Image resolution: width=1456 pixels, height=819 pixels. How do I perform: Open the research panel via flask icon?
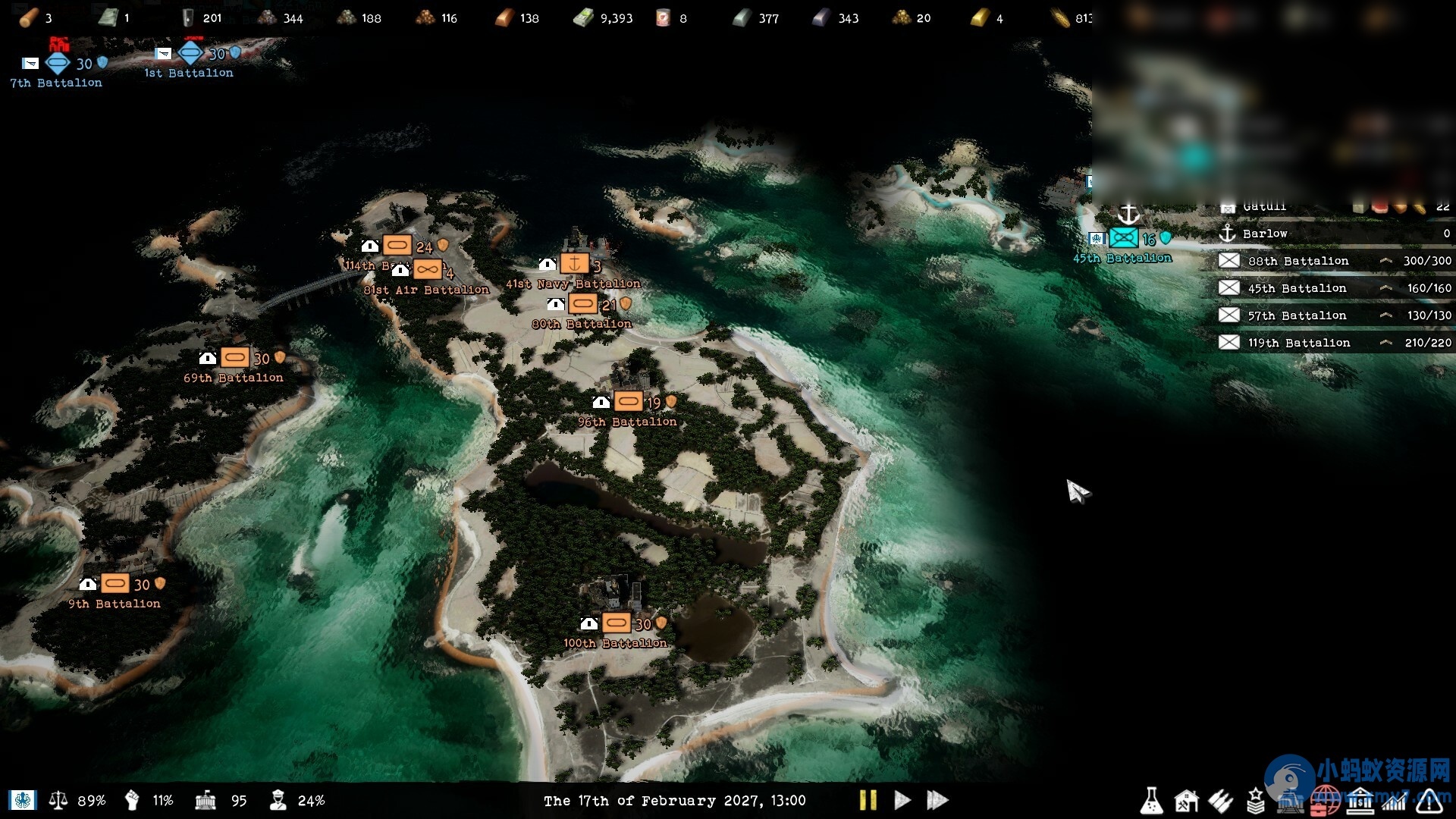click(1151, 800)
